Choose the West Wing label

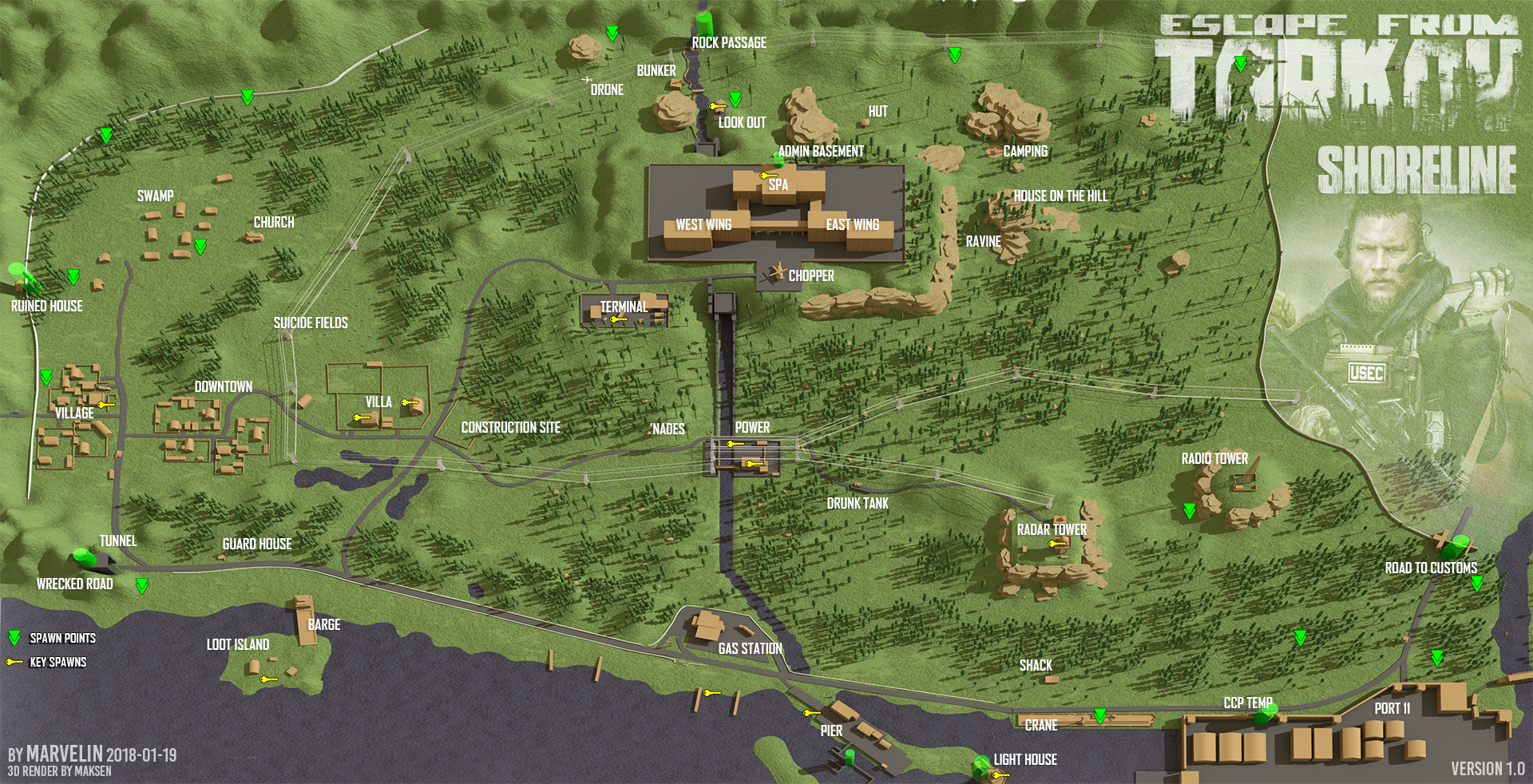pos(703,224)
